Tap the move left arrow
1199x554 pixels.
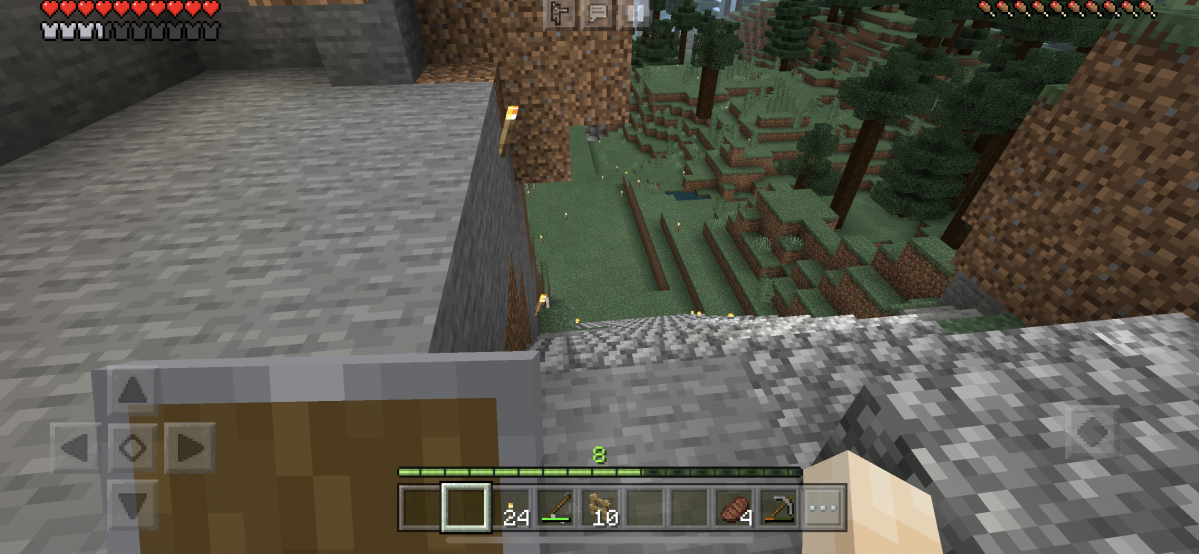pyautogui.click(x=76, y=447)
